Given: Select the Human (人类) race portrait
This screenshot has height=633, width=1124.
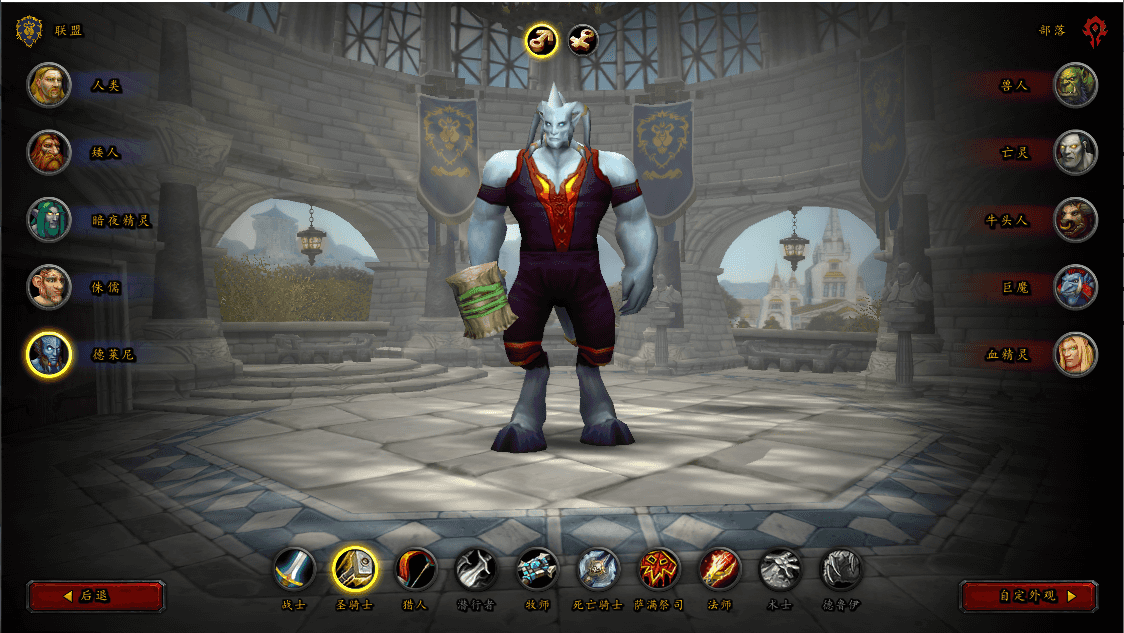Looking at the screenshot, I should tap(49, 85).
